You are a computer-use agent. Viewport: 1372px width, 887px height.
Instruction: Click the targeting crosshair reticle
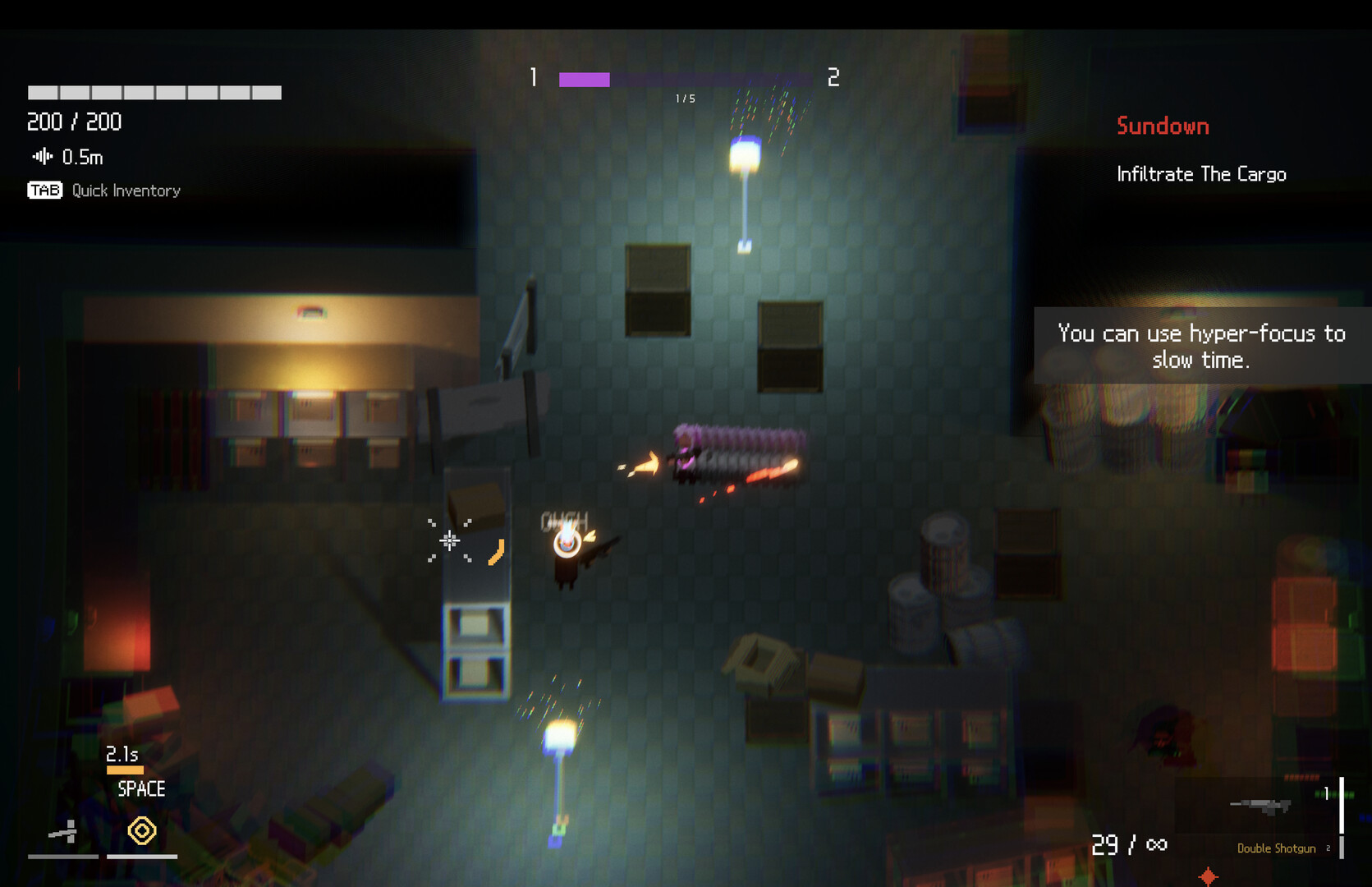450,540
